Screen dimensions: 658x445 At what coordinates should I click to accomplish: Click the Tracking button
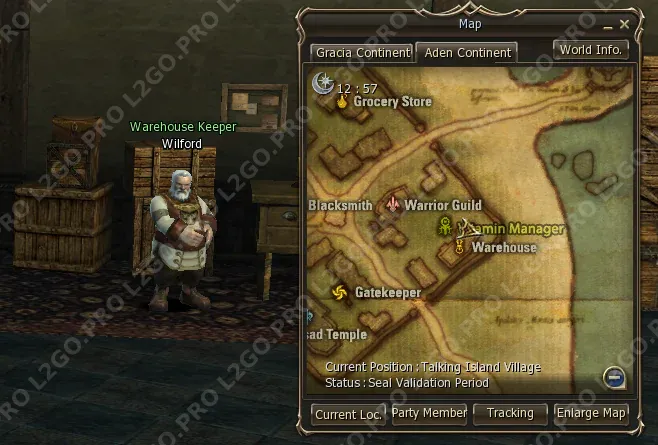[510, 413]
